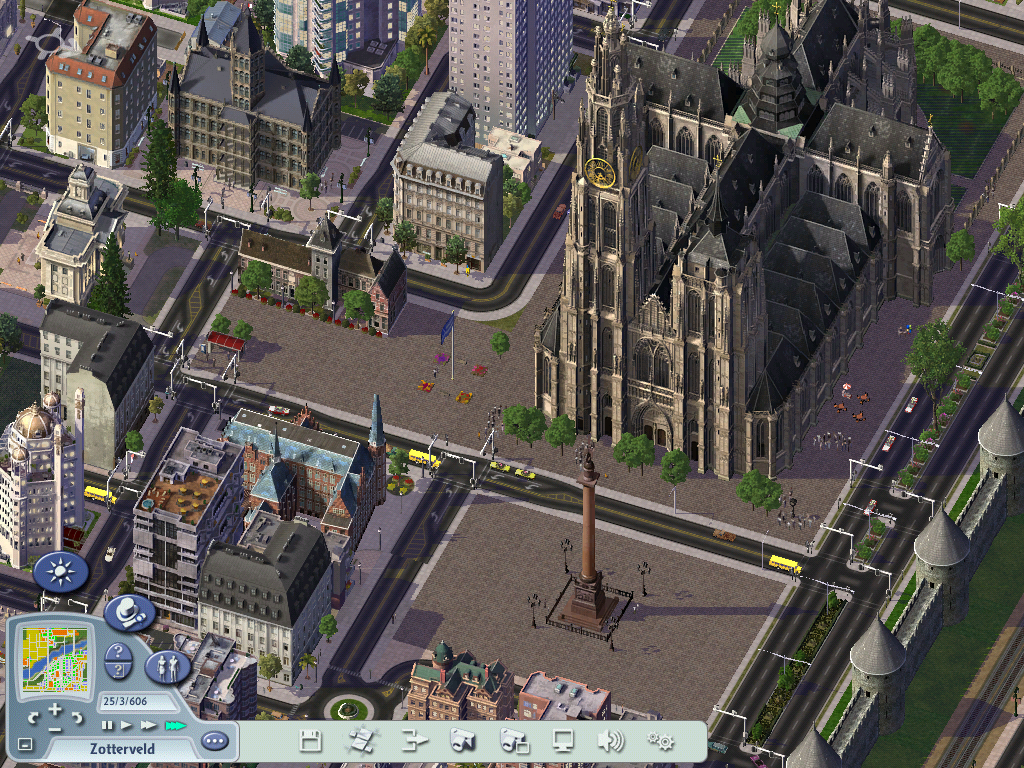Zoom in with the plus button

(x=55, y=709)
